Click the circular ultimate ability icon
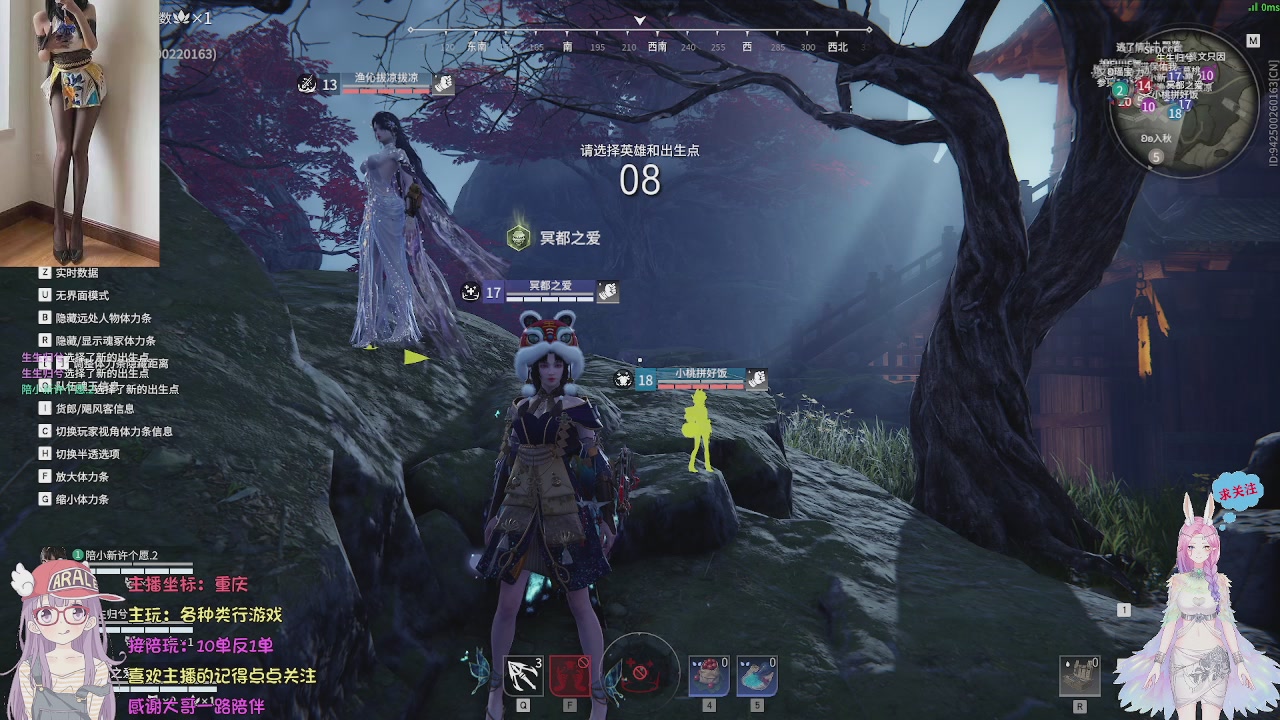Image resolution: width=1280 pixels, height=720 pixels. pyautogui.click(x=641, y=671)
